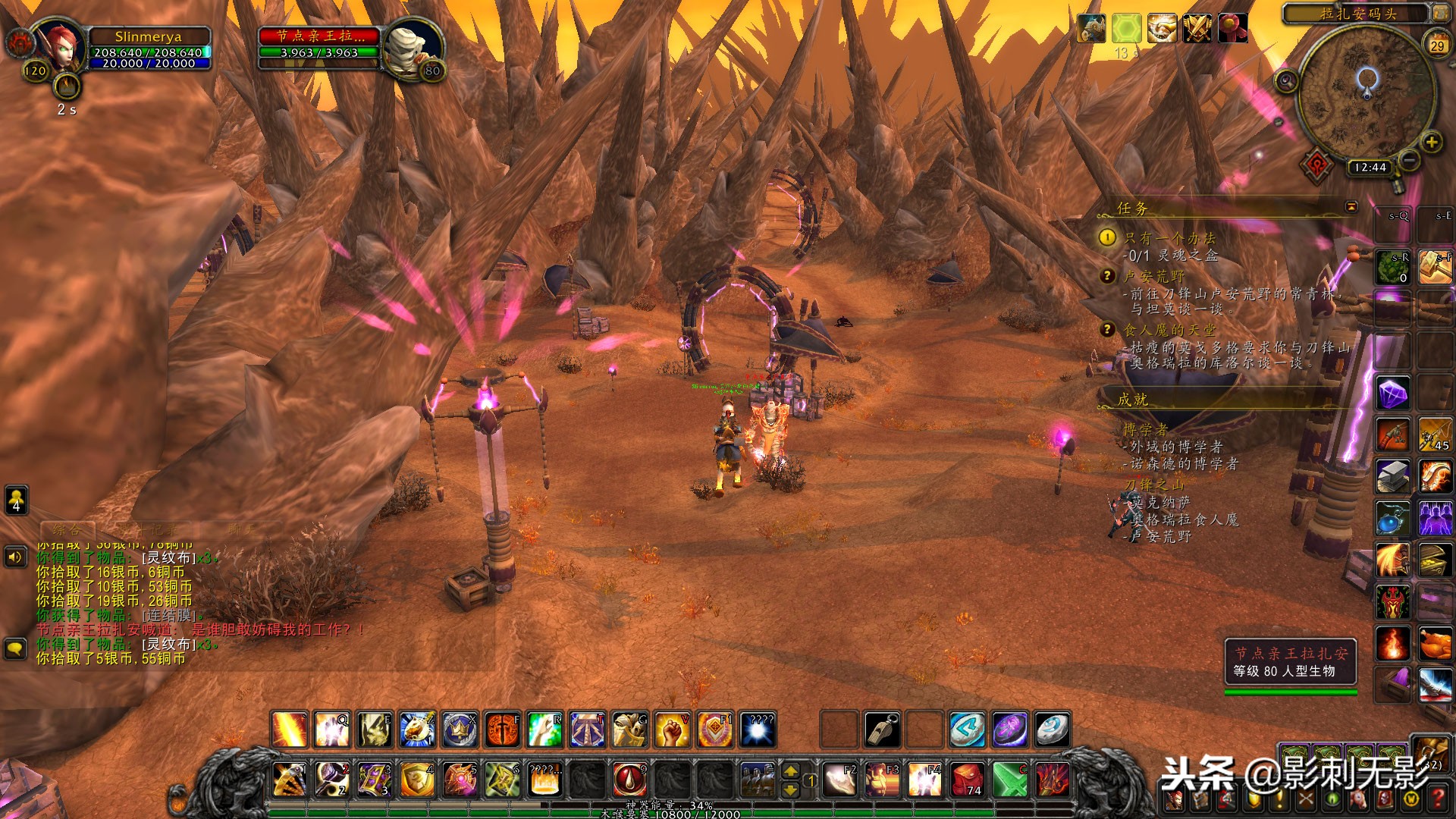This screenshot has height=819, width=1456.
Task: Use the anvil action slot
Action: (x=1392, y=476)
